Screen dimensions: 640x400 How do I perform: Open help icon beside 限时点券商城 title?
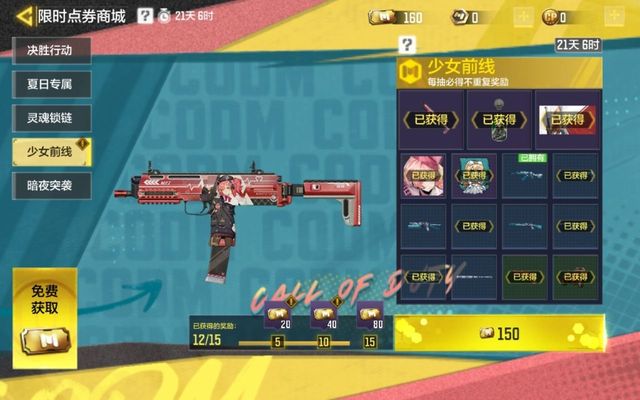click(146, 16)
